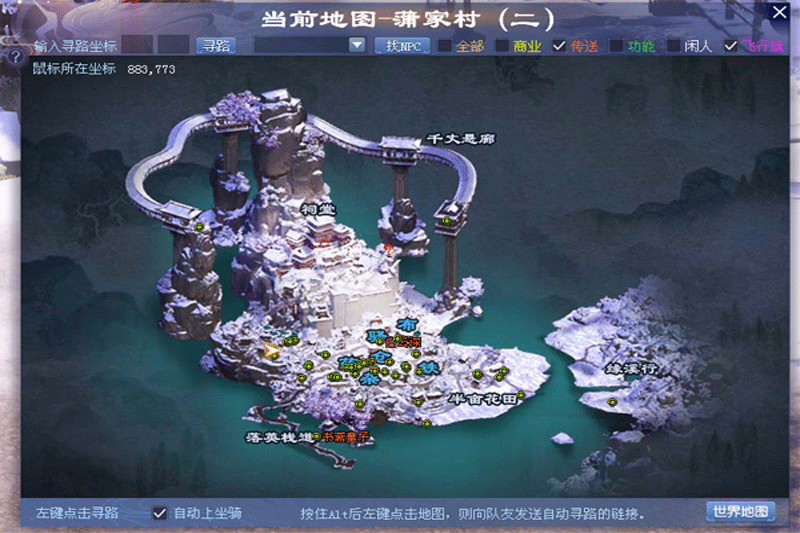Screen dimensions: 800x533
Task: Select the blue 铁 shop marker
Action: [x=429, y=367]
